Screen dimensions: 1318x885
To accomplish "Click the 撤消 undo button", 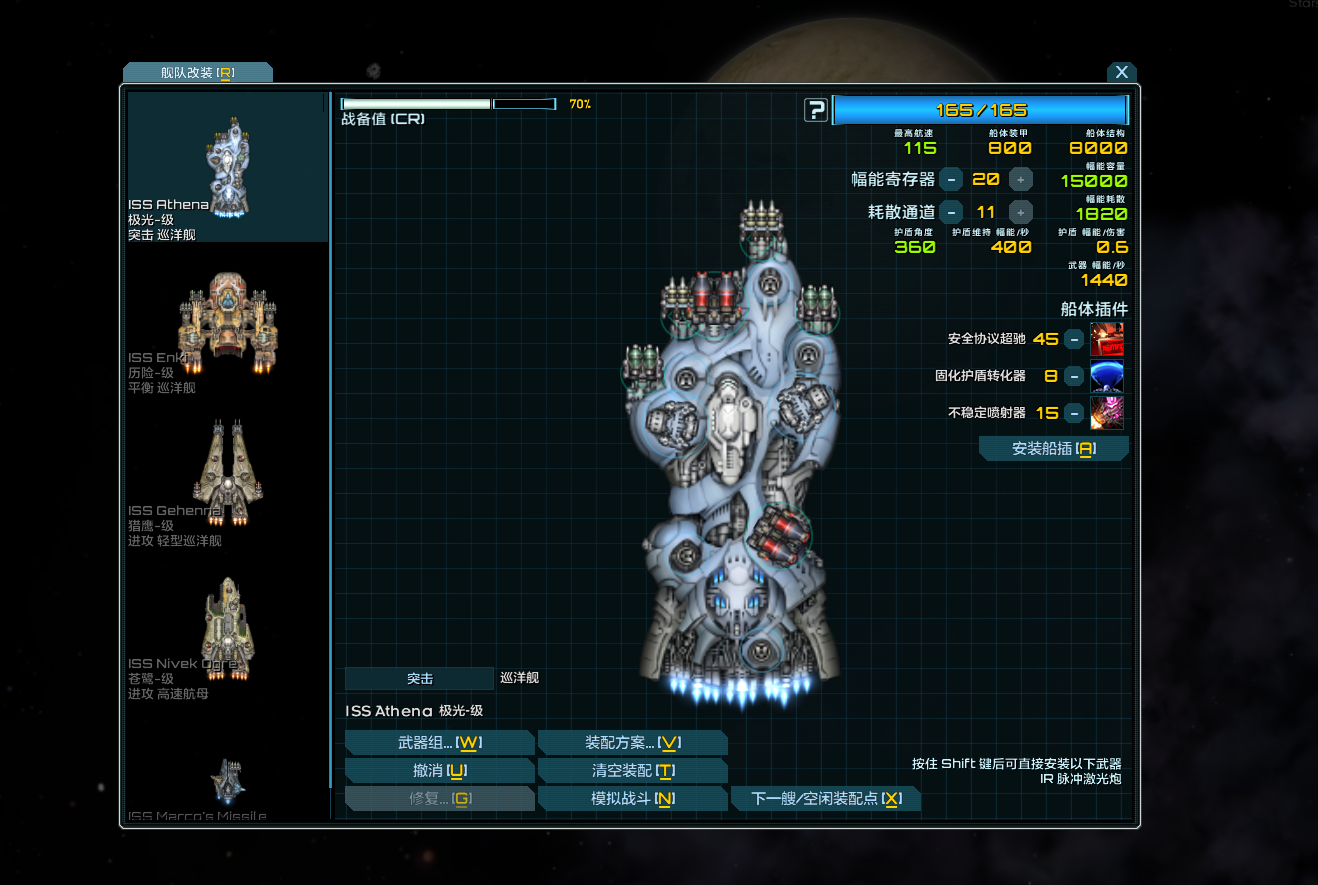I will click(x=439, y=771).
